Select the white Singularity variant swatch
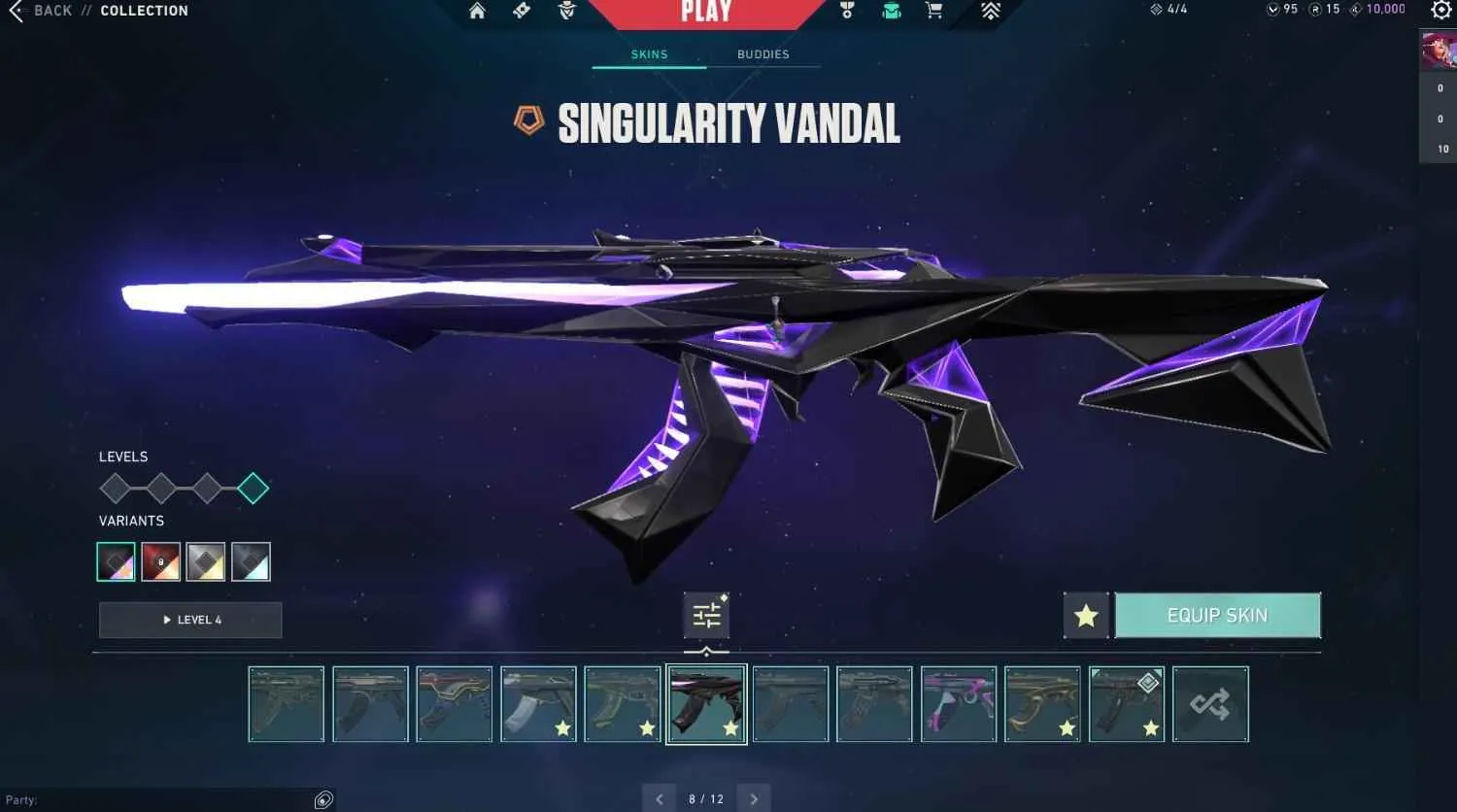The height and width of the screenshot is (812, 1457). 252,561
